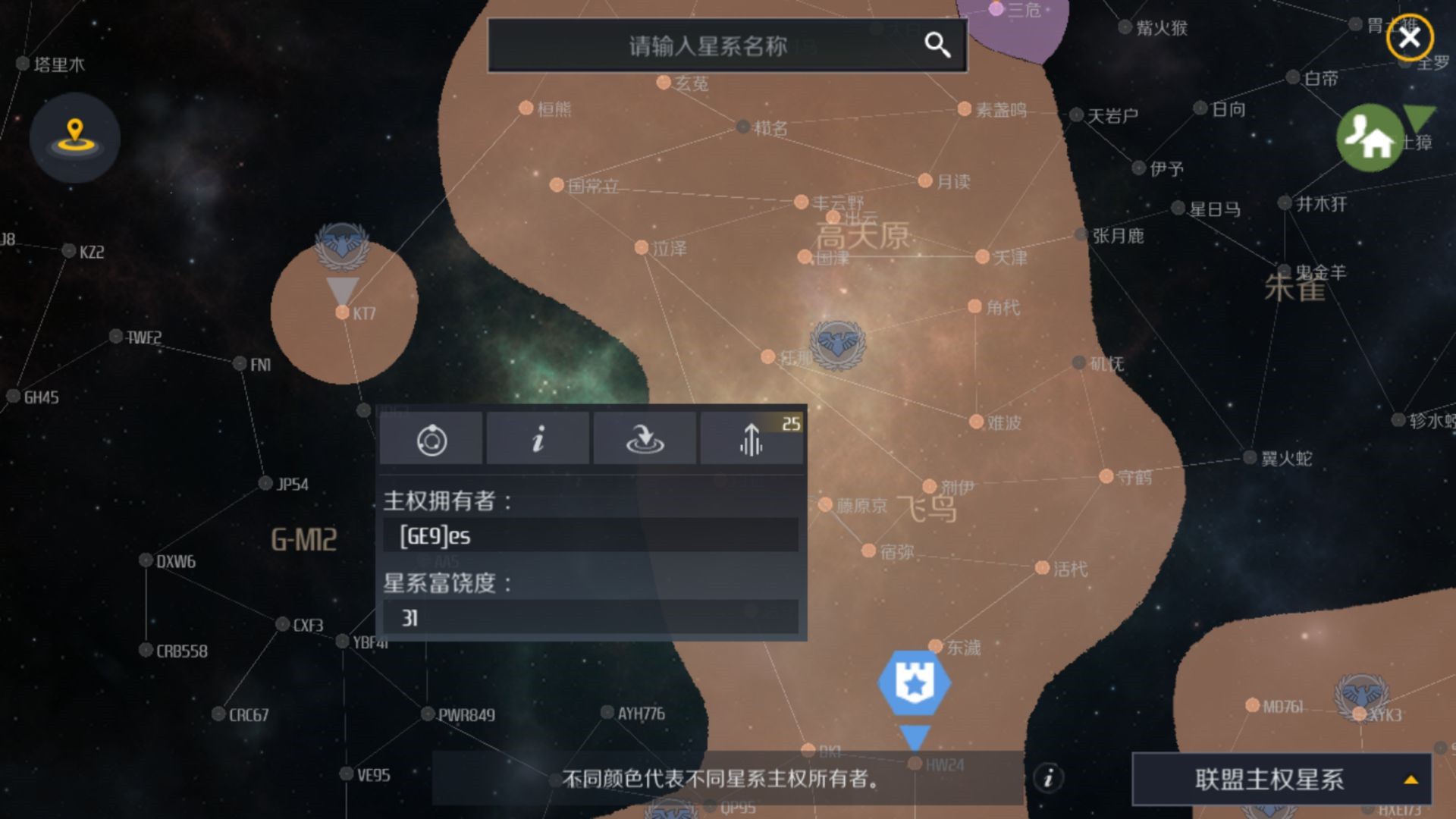1456x819 pixels.
Task: Open the 联盟主权星系 filter dropdown
Action: [1281, 779]
